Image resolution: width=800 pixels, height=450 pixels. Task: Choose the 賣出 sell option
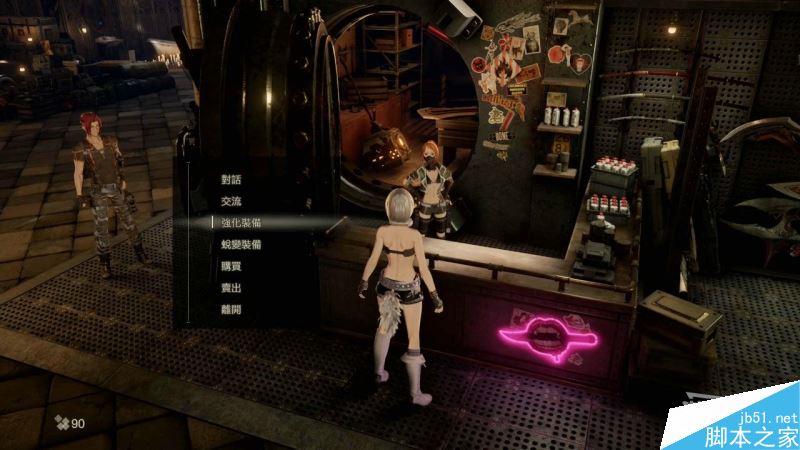click(231, 288)
